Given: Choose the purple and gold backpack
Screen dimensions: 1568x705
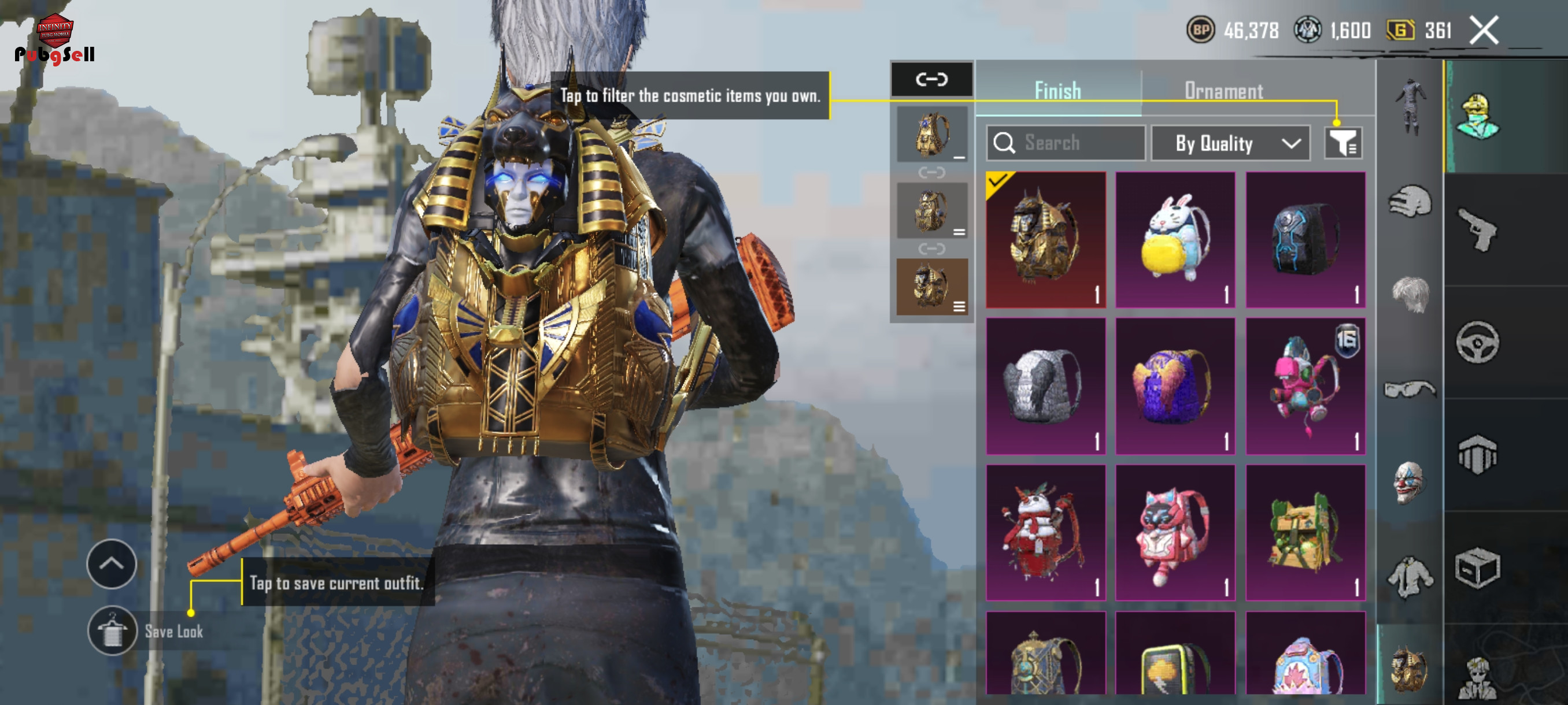Looking at the screenshot, I should [1175, 385].
